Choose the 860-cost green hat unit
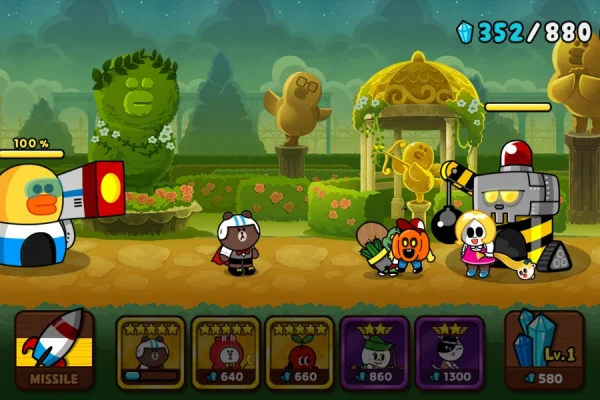 coord(374,351)
